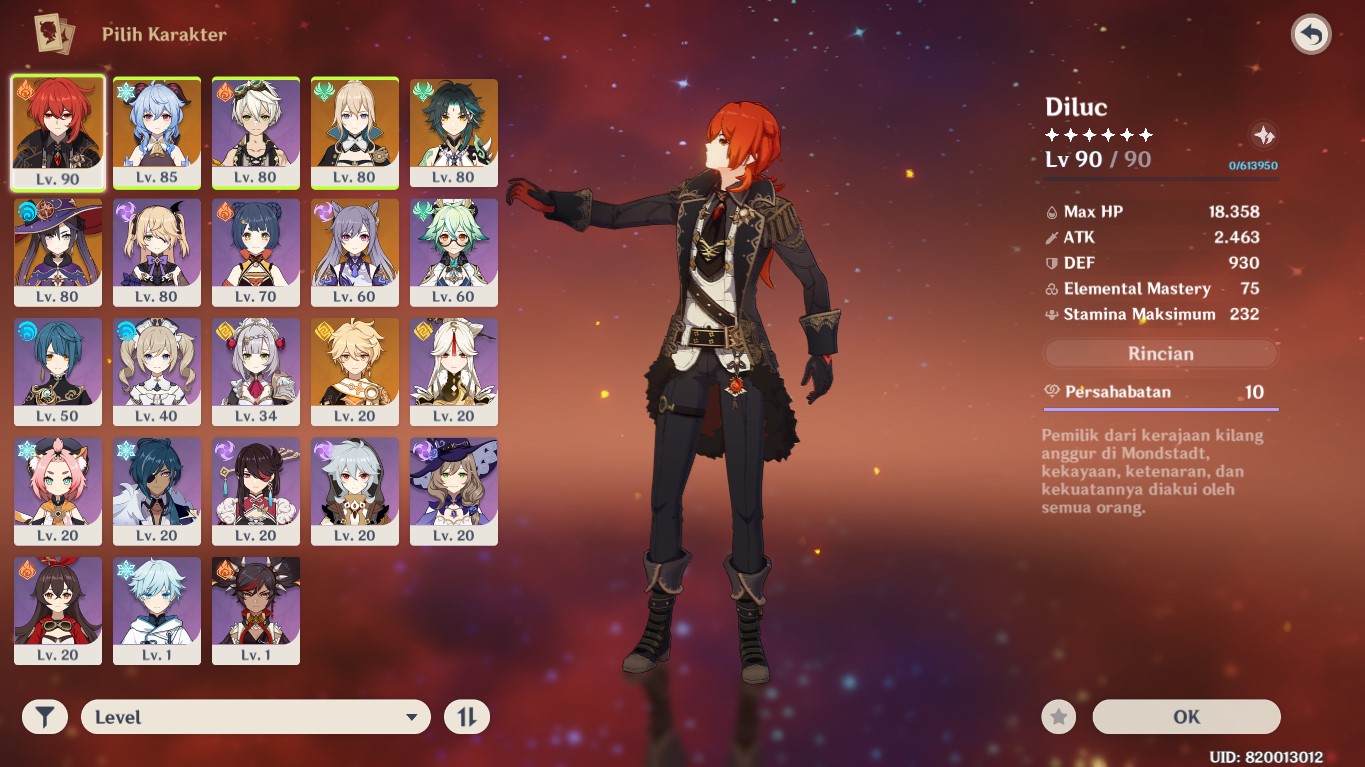Open the character filter funnel
Viewport: 1365px width, 767px height.
click(45, 717)
